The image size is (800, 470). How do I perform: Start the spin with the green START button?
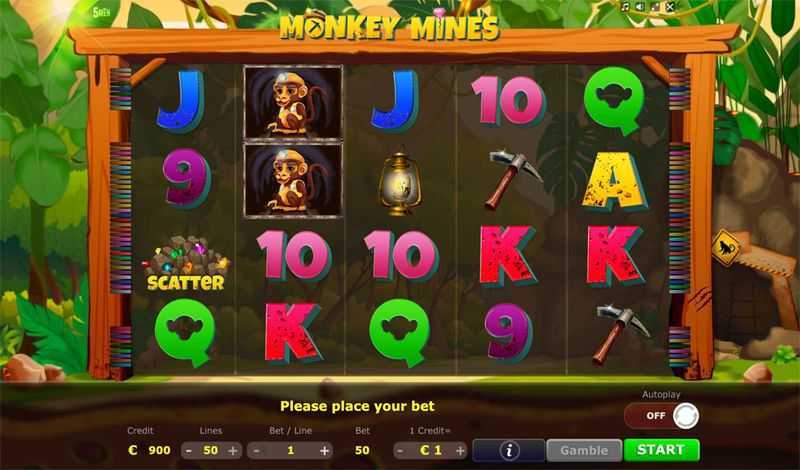point(661,450)
